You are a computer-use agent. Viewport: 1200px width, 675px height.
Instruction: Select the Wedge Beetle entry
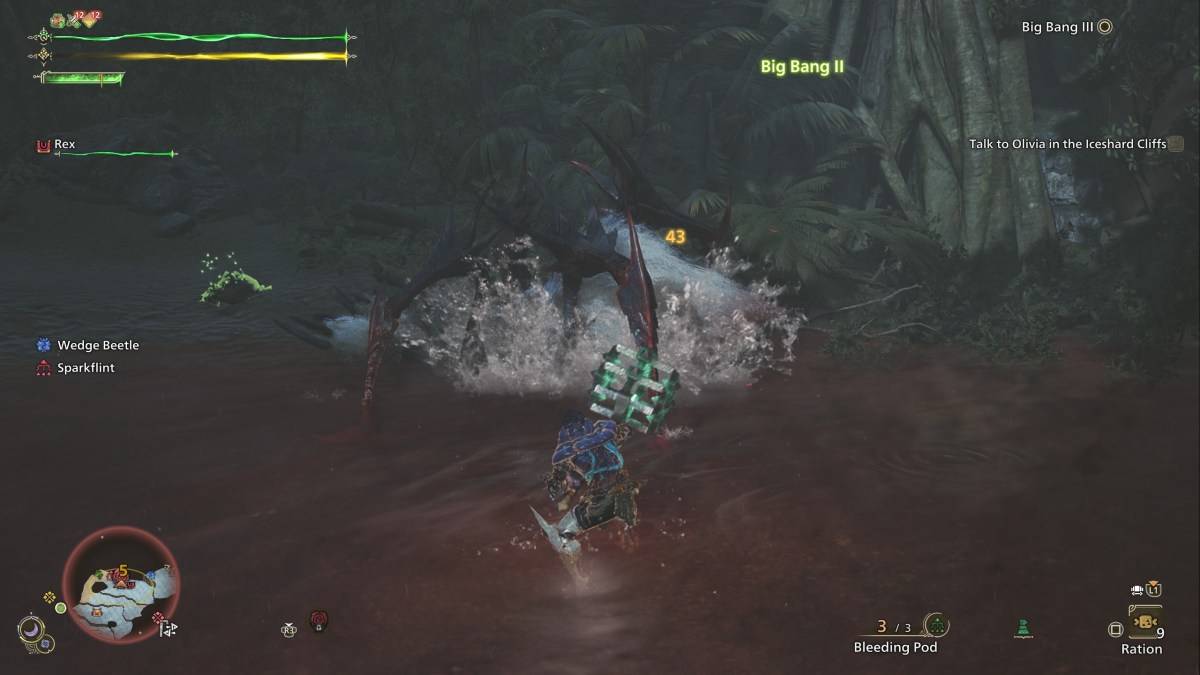[98, 345]
